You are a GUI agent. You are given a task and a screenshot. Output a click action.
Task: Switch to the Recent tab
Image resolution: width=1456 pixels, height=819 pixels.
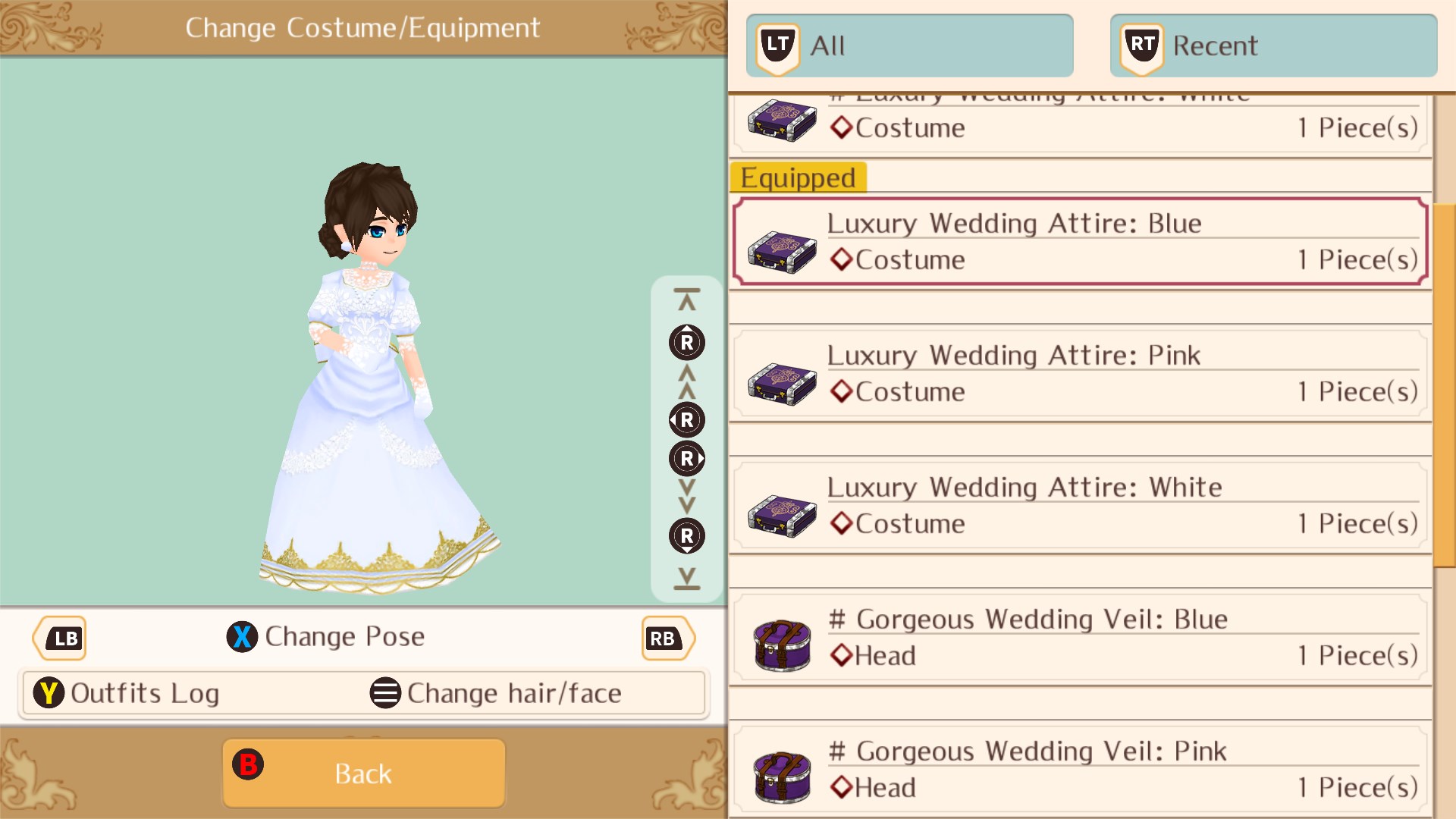(x=1272, y=44)
